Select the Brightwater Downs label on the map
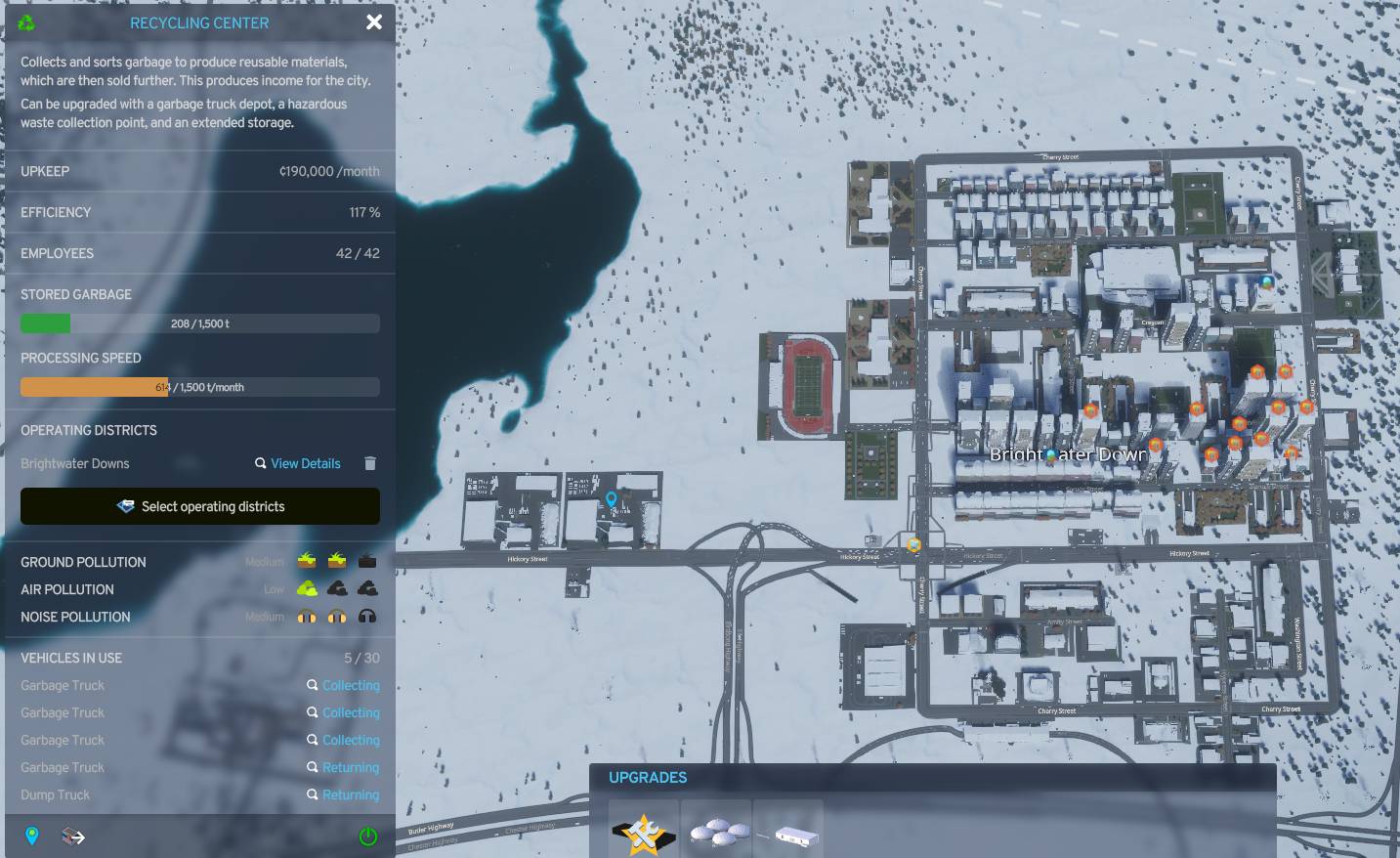 pos(1069,453)
